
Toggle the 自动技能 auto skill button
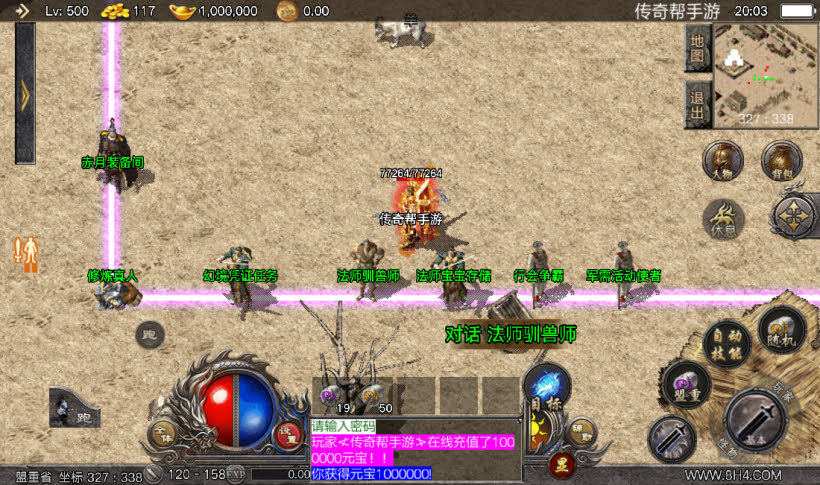pos(725,343)
